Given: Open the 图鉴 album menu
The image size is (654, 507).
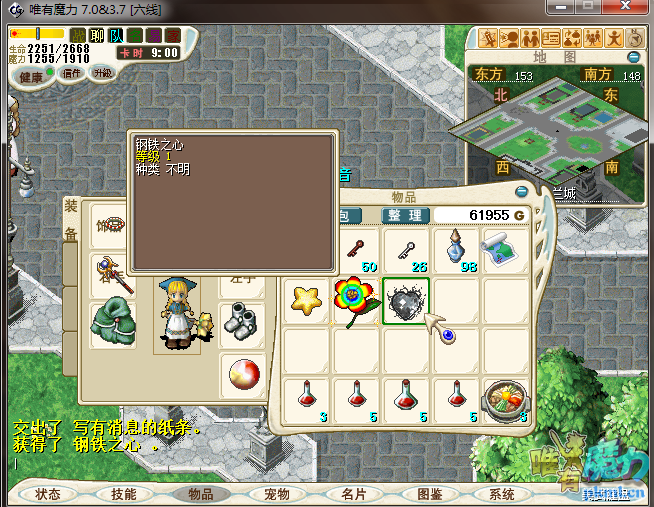Looking at the screenshot, I should [428, 494].
